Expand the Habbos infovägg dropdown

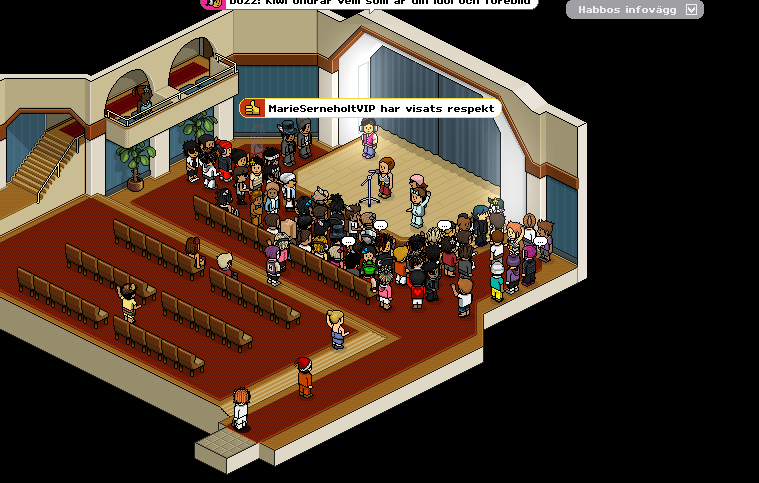(691, 10)
